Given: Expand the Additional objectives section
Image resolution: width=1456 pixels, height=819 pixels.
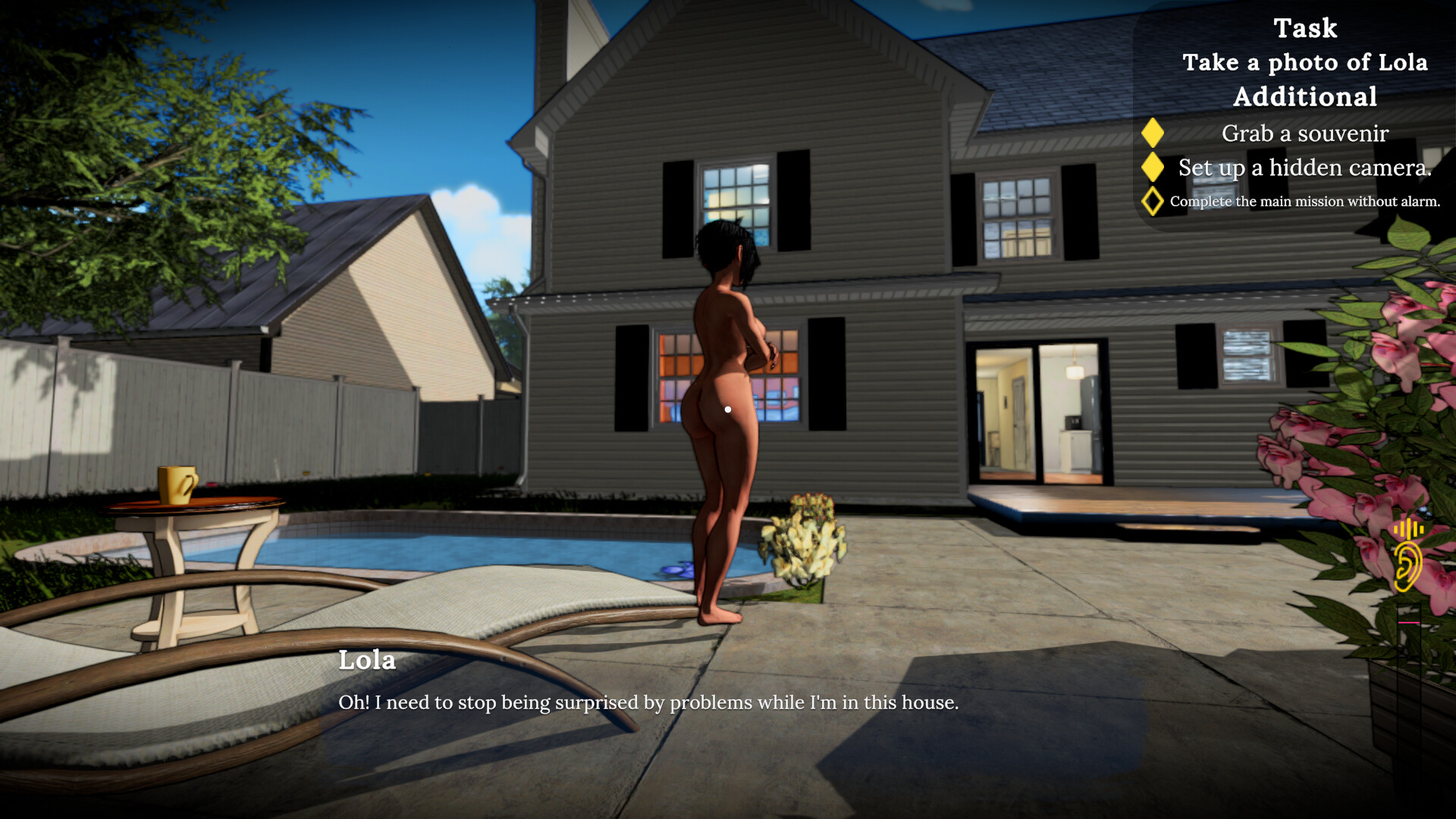Looking at the screenshot, I should tap(1304, 96).
